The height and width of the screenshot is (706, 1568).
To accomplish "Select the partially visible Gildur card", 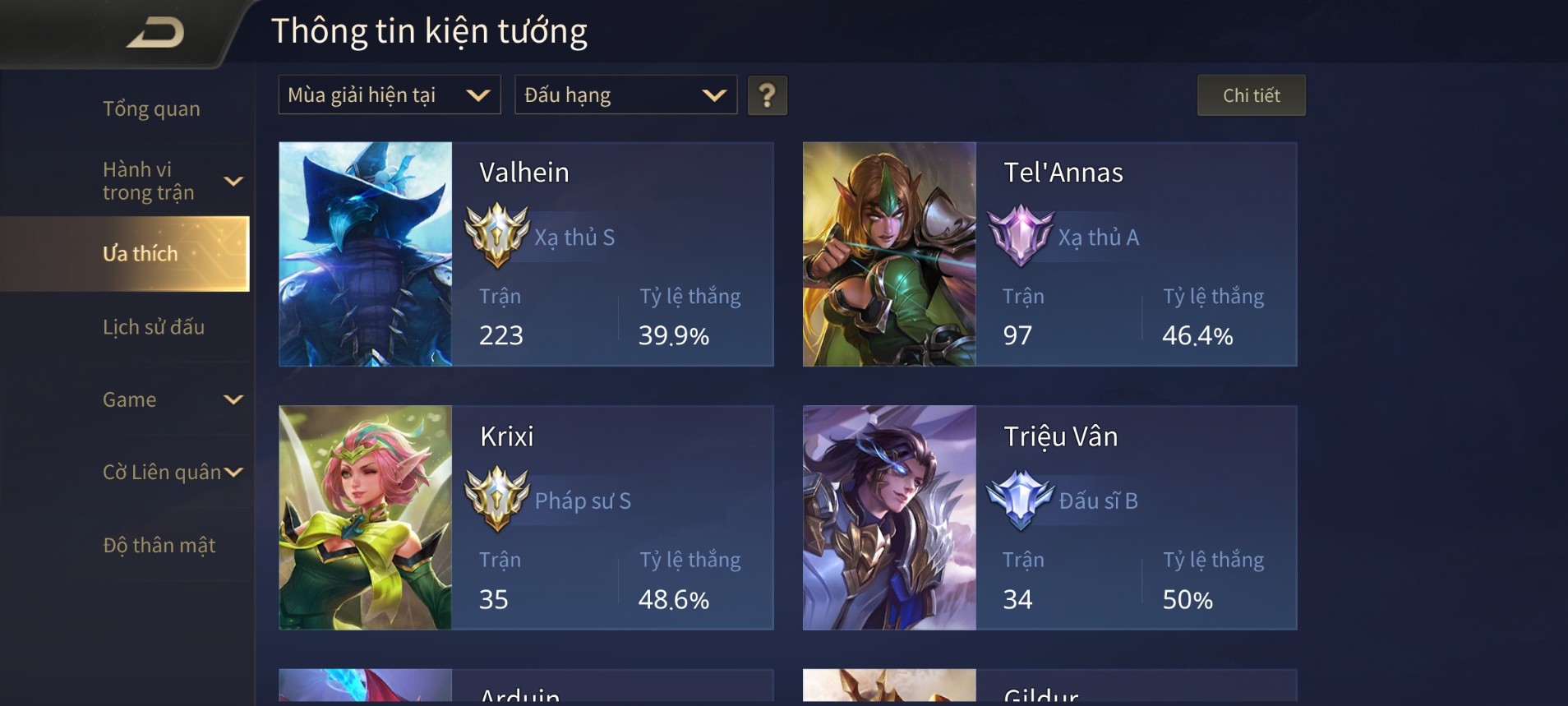I will (1049, 687).
